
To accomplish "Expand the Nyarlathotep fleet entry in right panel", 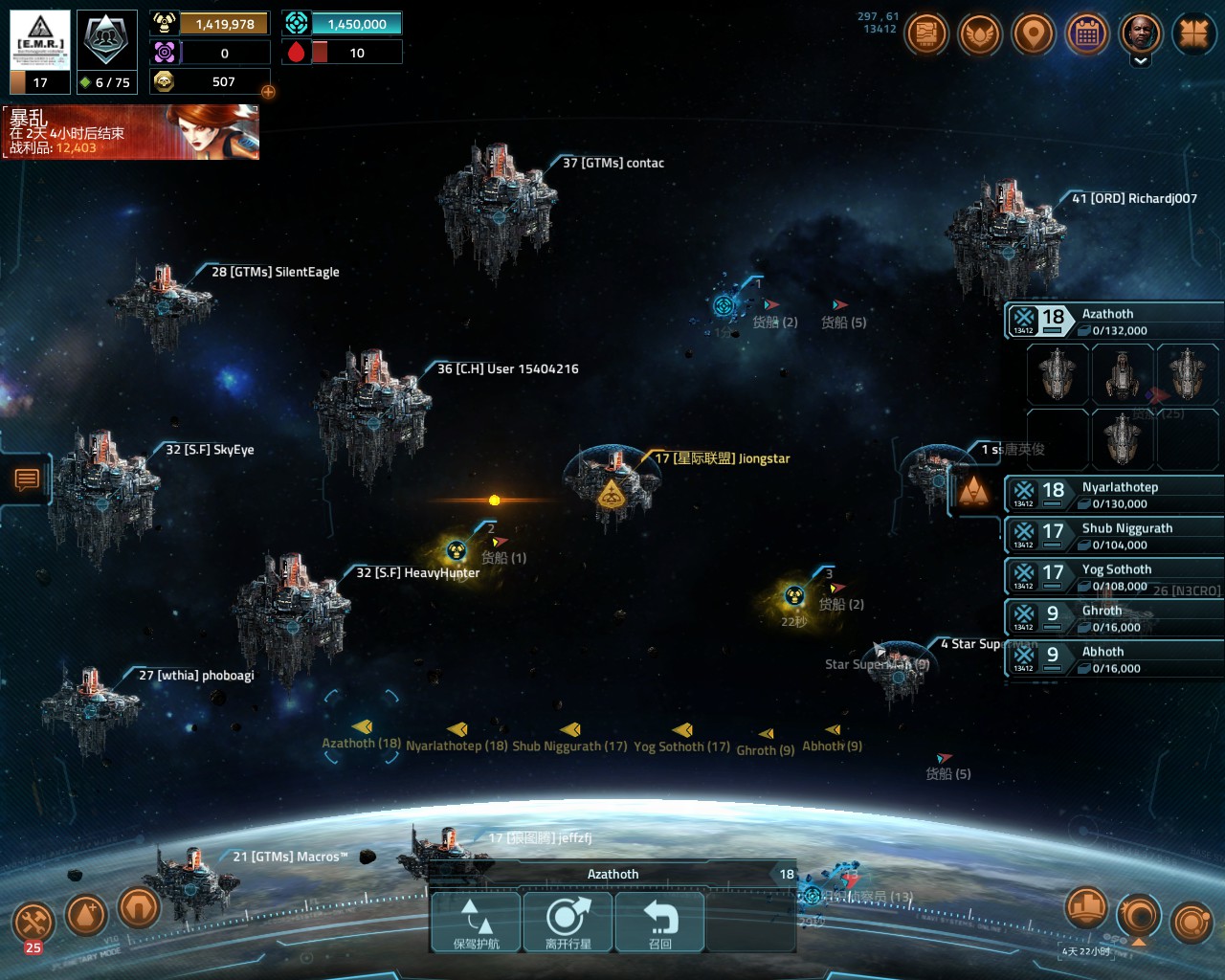I will (1113, 493).
